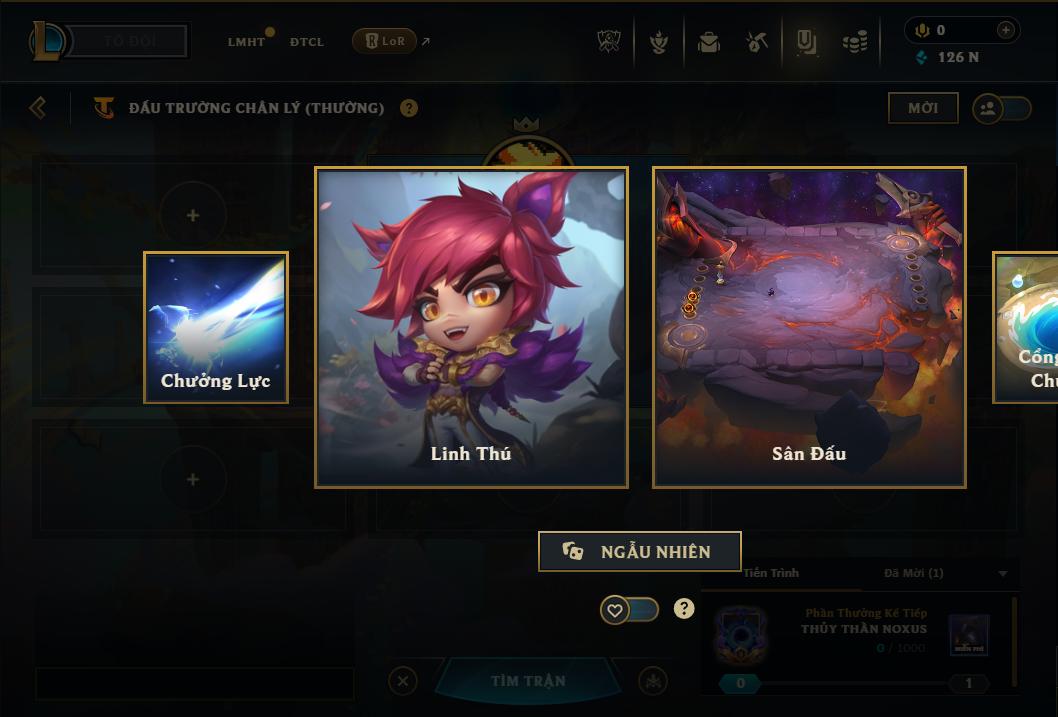Add RP with the plus button
Viewport: 1058px width, 717px height.
point(1005,30)
